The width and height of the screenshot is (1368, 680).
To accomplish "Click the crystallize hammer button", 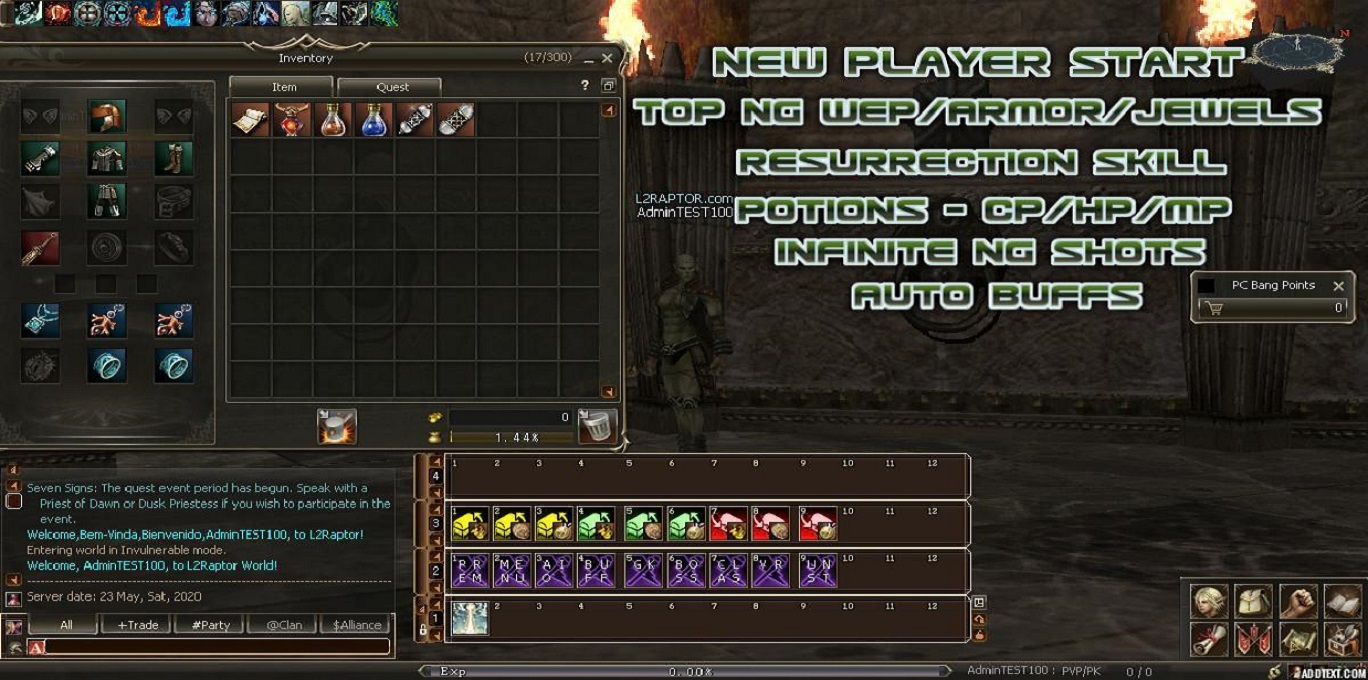I will 337,427.
